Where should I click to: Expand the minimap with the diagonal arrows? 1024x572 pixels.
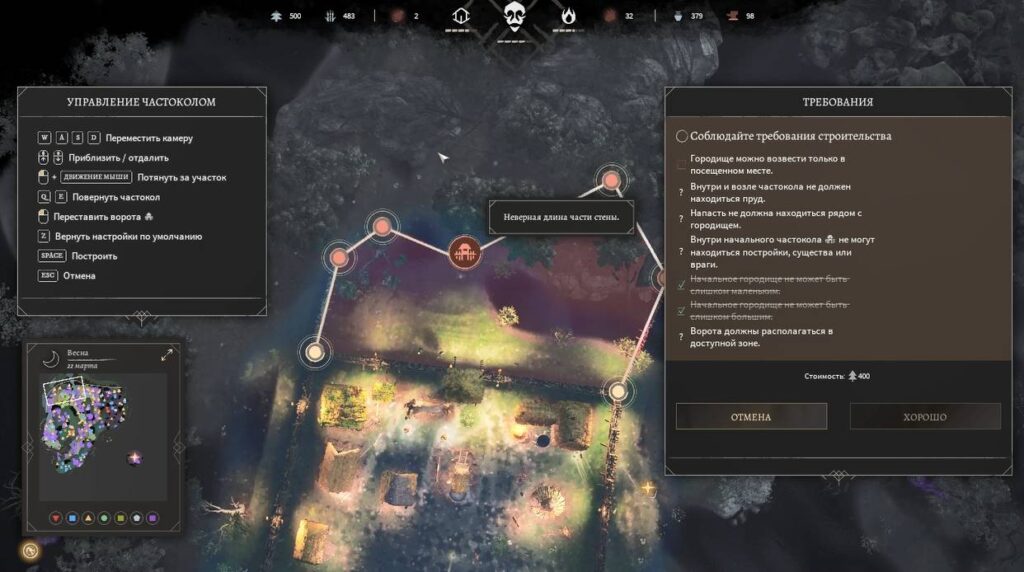[x=167, y=355]
